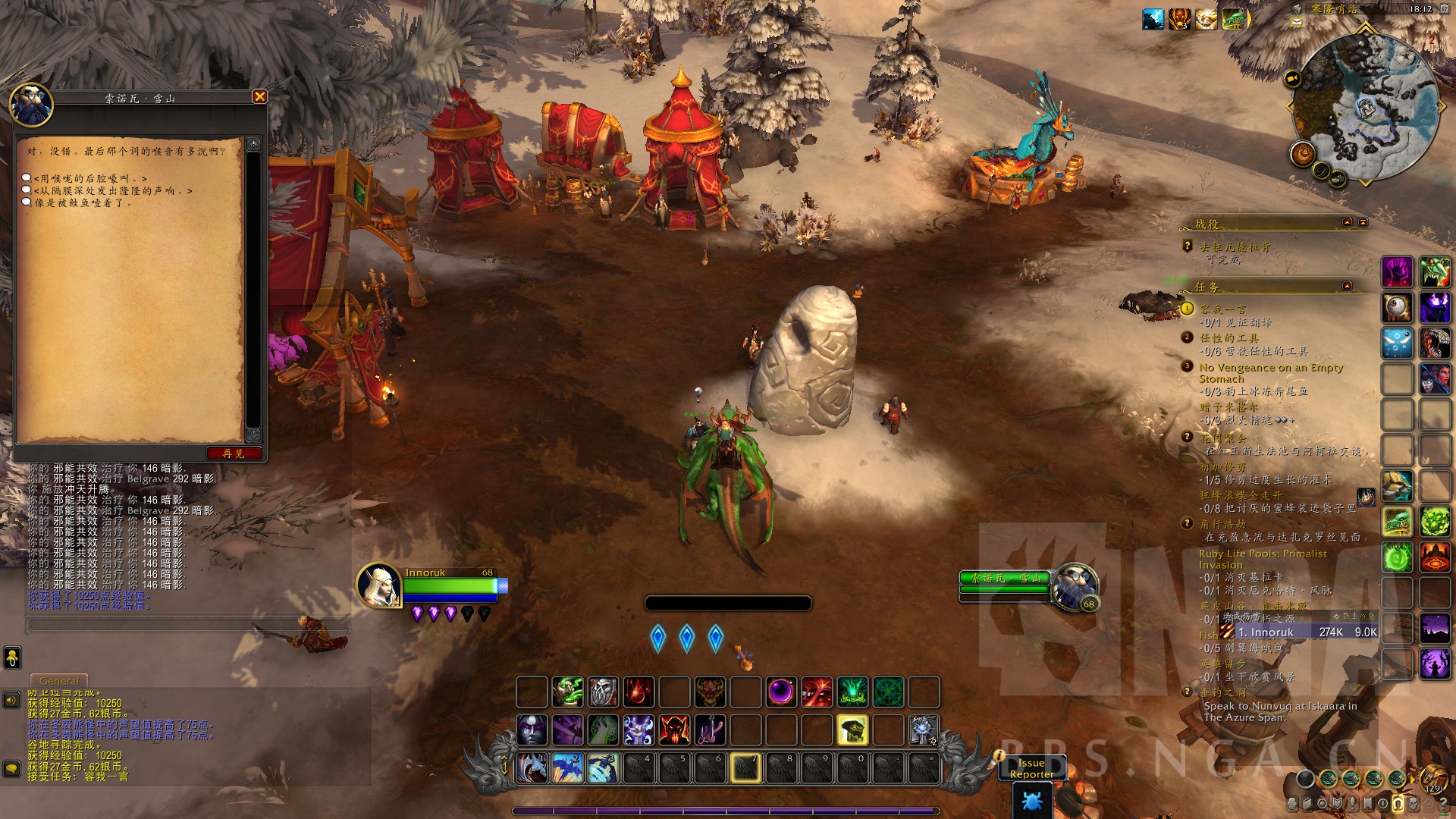This screenshot has height=819, width=1456.
Task: Activate the purple orb spell icon
Action: [x=781, y=692]
